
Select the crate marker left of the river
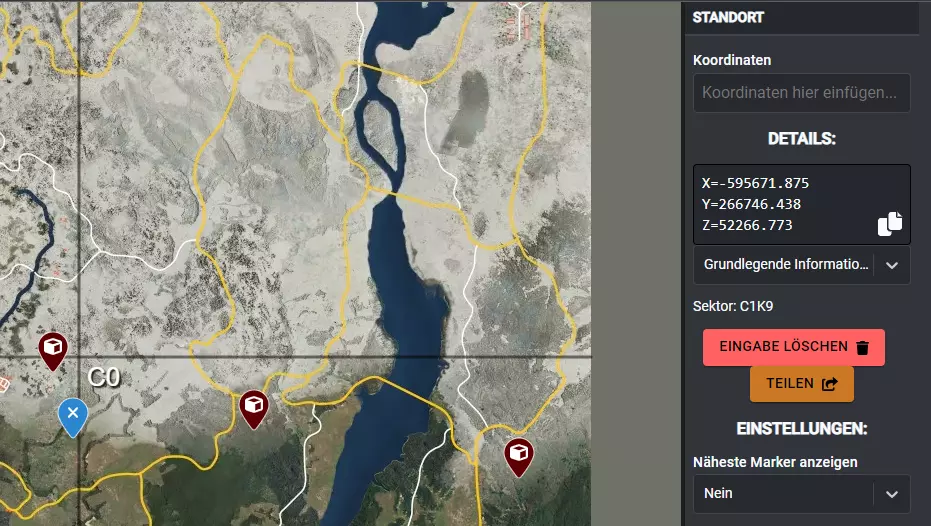click(x=254, y=406)
